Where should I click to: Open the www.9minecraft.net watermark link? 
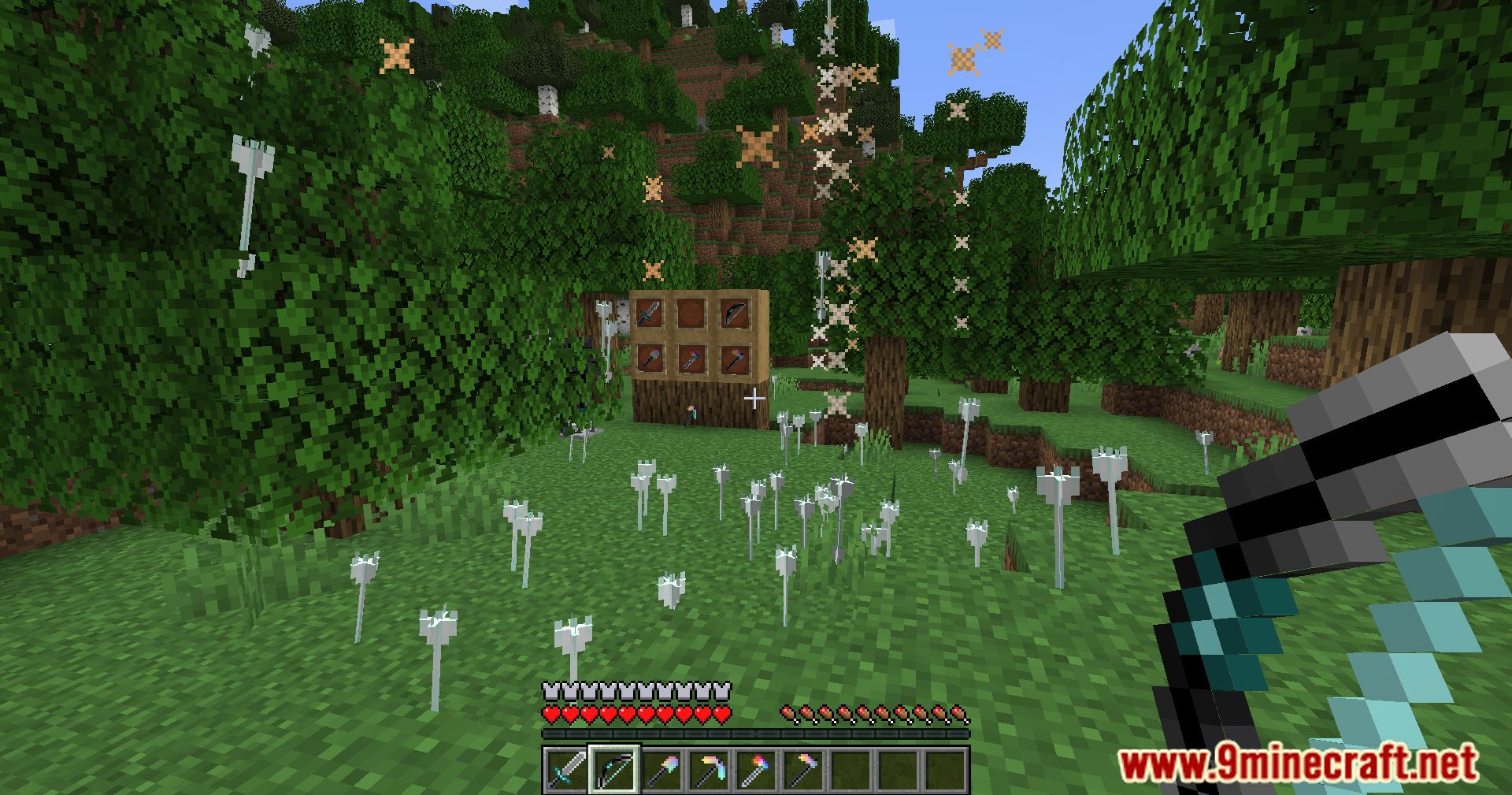tap(1299, 763)
